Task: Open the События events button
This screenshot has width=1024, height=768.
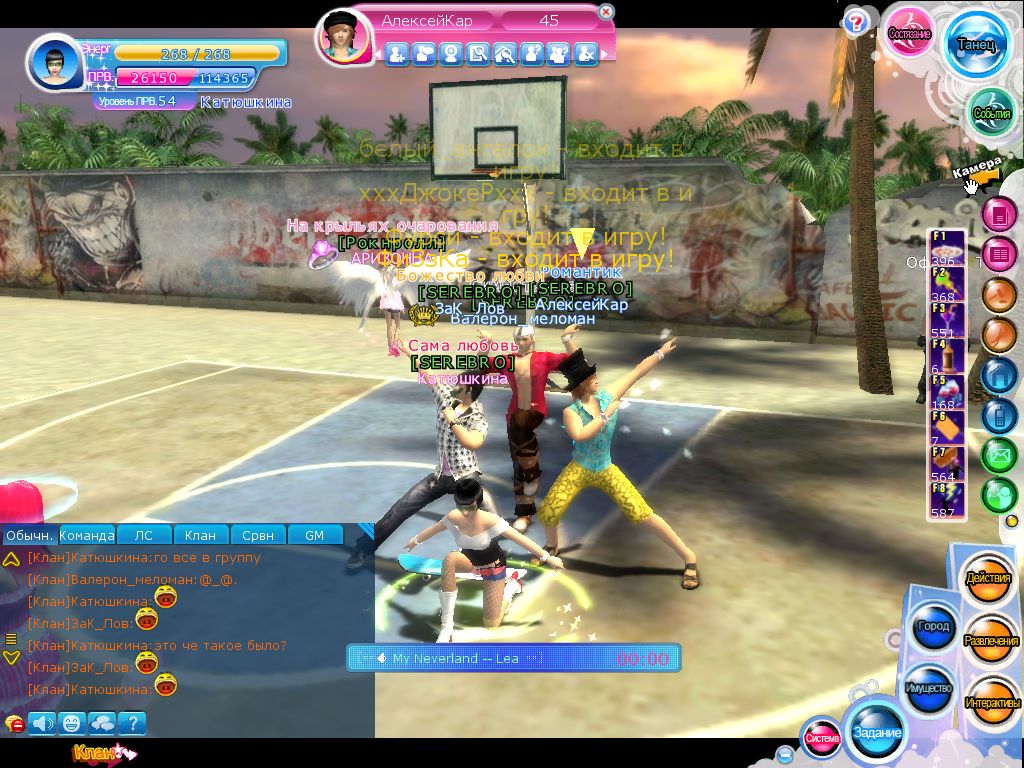Action: click(x=991, y=113)
